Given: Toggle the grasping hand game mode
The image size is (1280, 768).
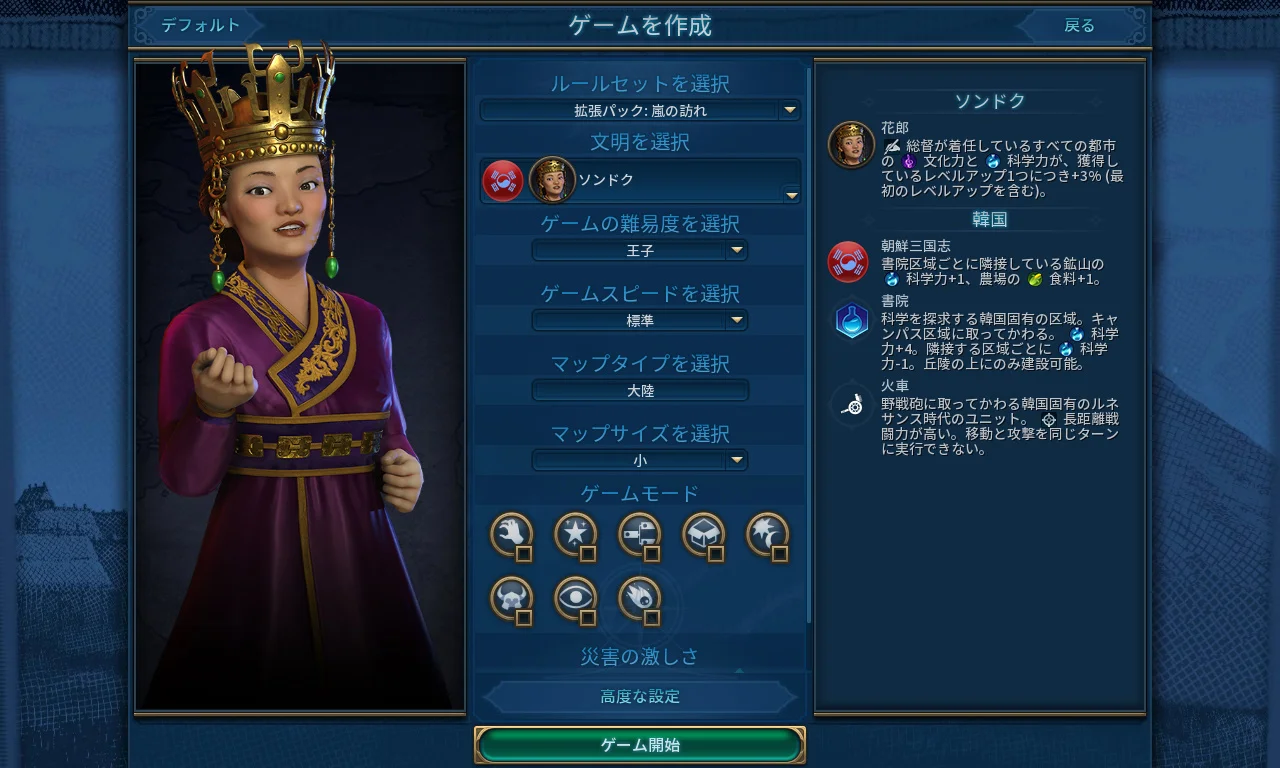Looking at the screenshot, I should (512, 535).
